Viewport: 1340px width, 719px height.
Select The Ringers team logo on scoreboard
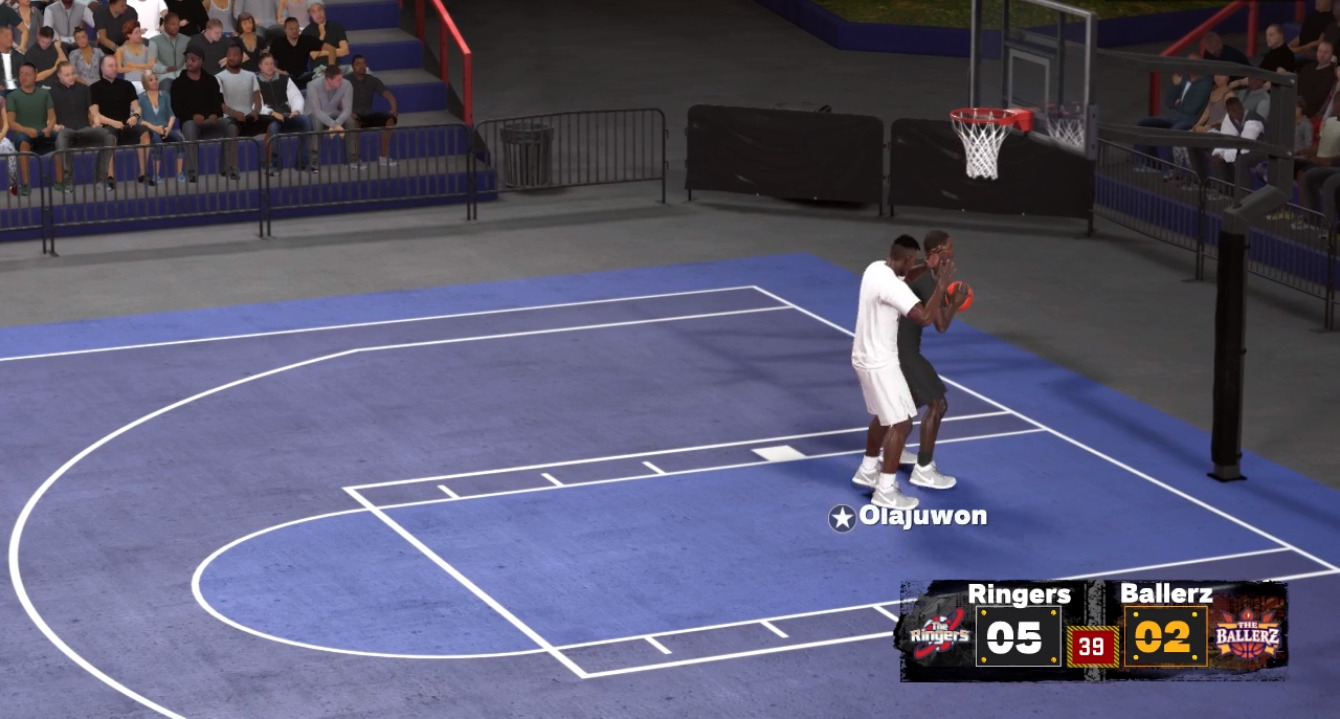(x=938, y=636)
